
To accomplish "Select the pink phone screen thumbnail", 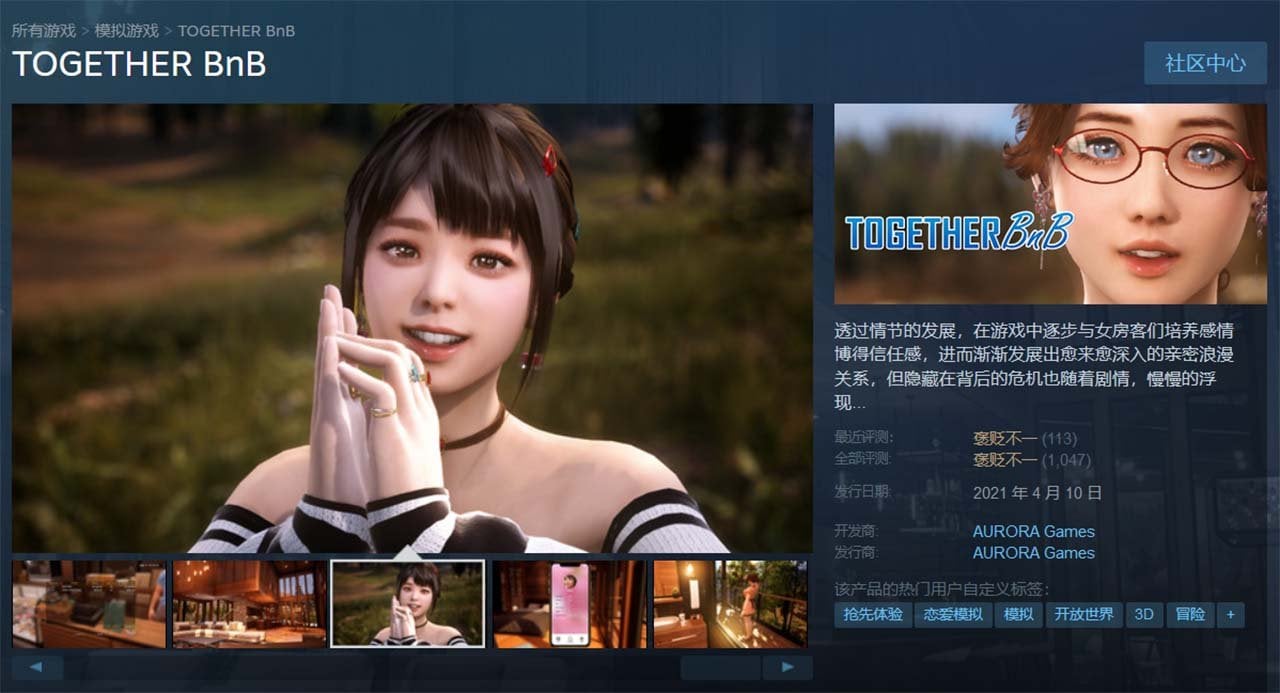I will point(569,604).
